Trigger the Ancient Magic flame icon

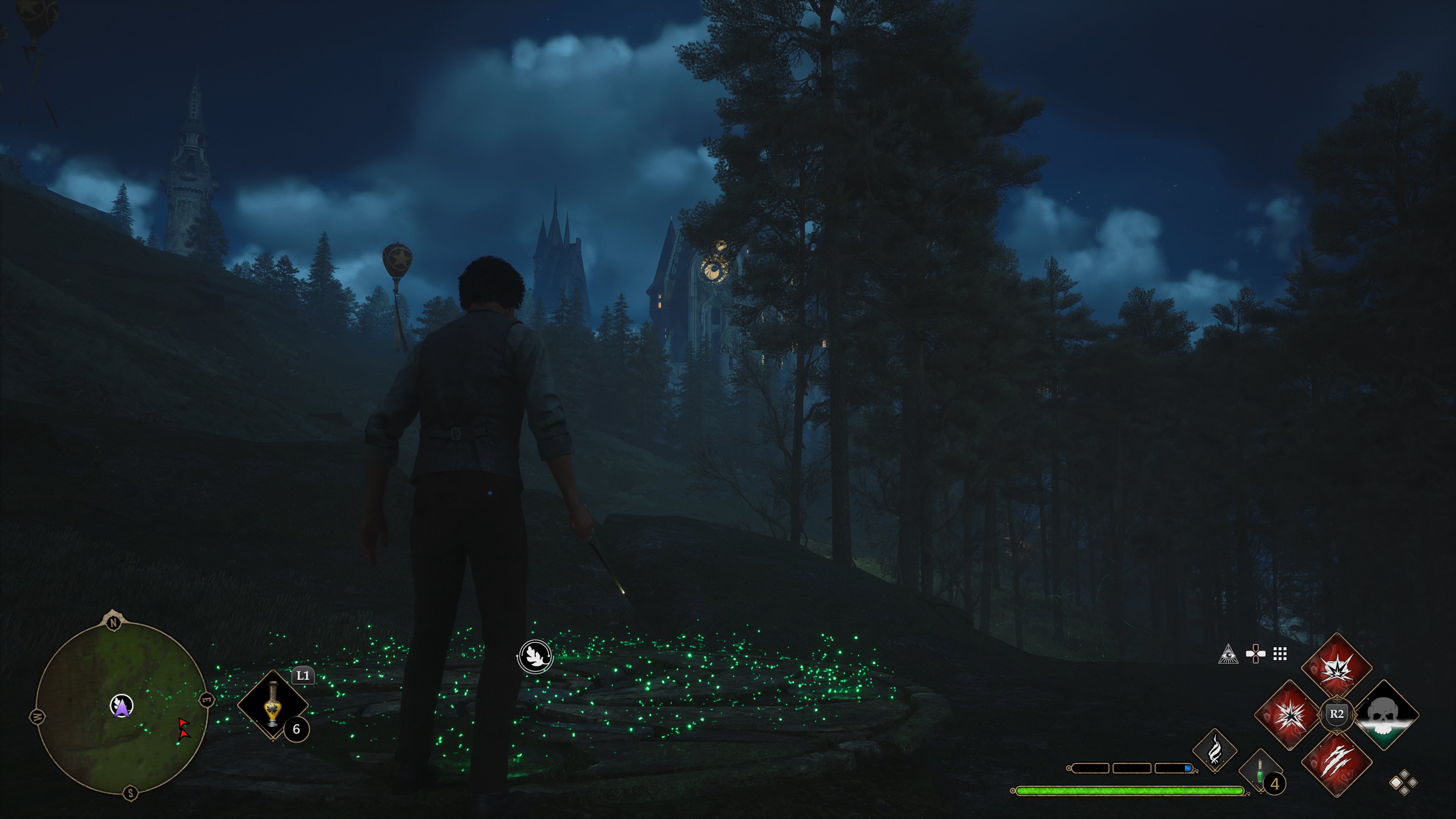pyautogui.click(x=1214, y=750)
